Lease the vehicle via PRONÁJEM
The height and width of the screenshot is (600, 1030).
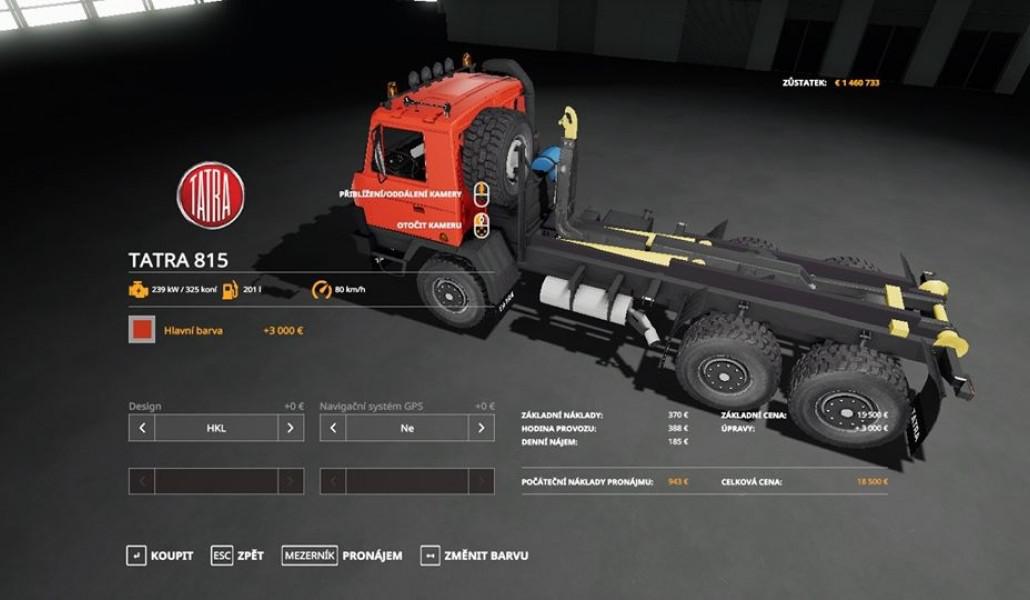(342, 555)
